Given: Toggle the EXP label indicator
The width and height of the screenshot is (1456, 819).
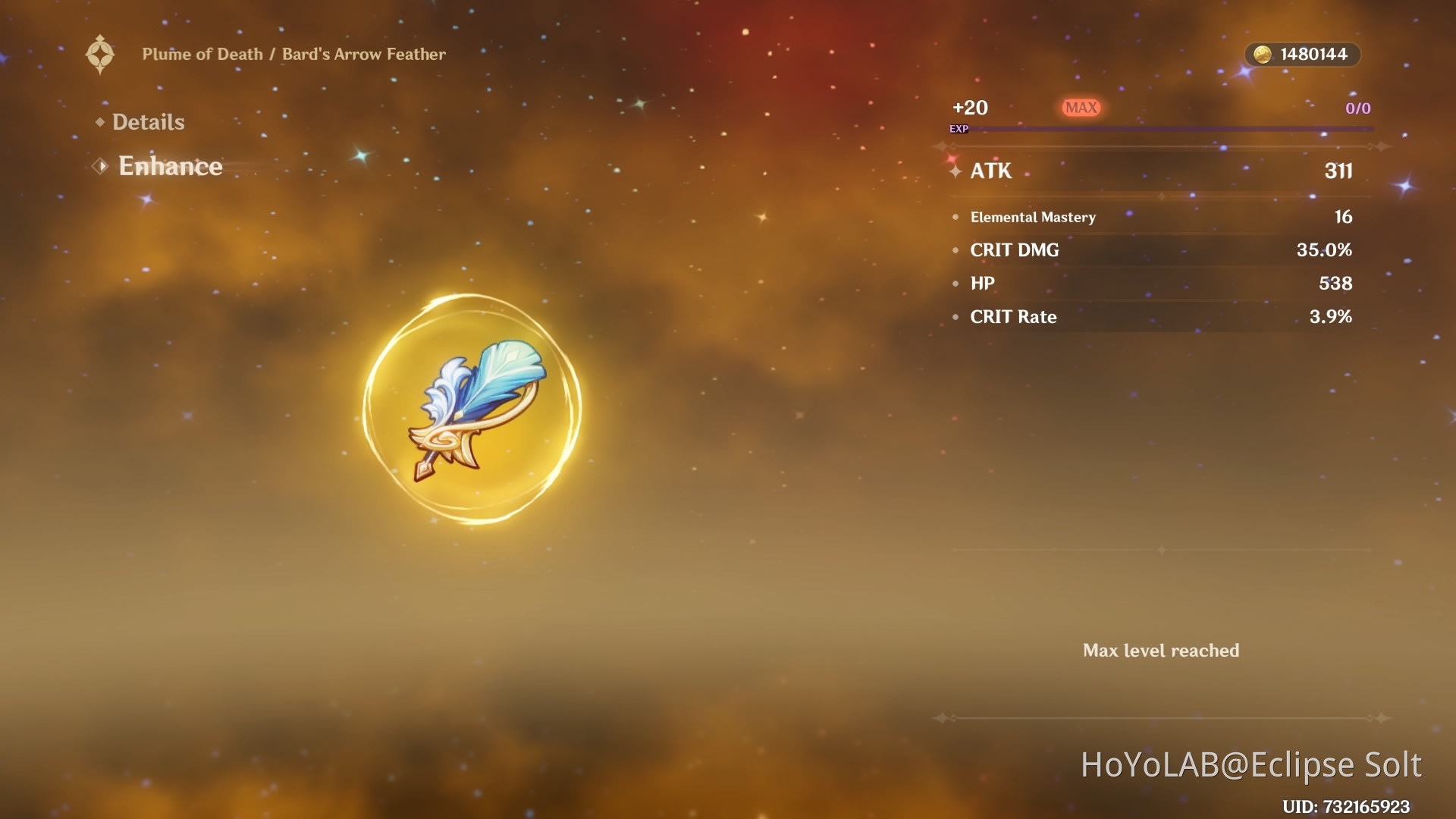Looking at the screenshot, I should click(958, 129).
